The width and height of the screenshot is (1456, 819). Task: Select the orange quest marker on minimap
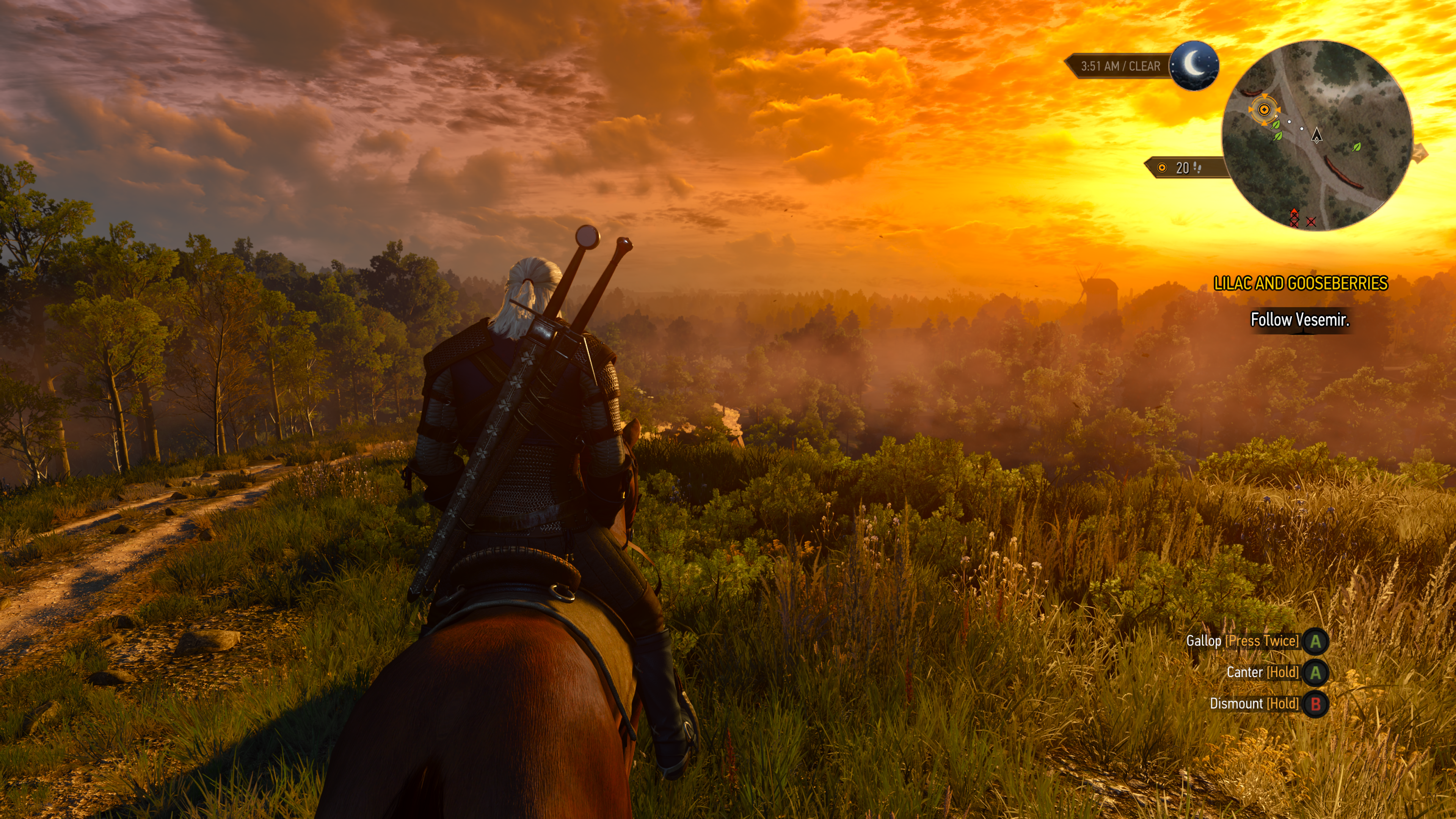(x=1264, y=110)
